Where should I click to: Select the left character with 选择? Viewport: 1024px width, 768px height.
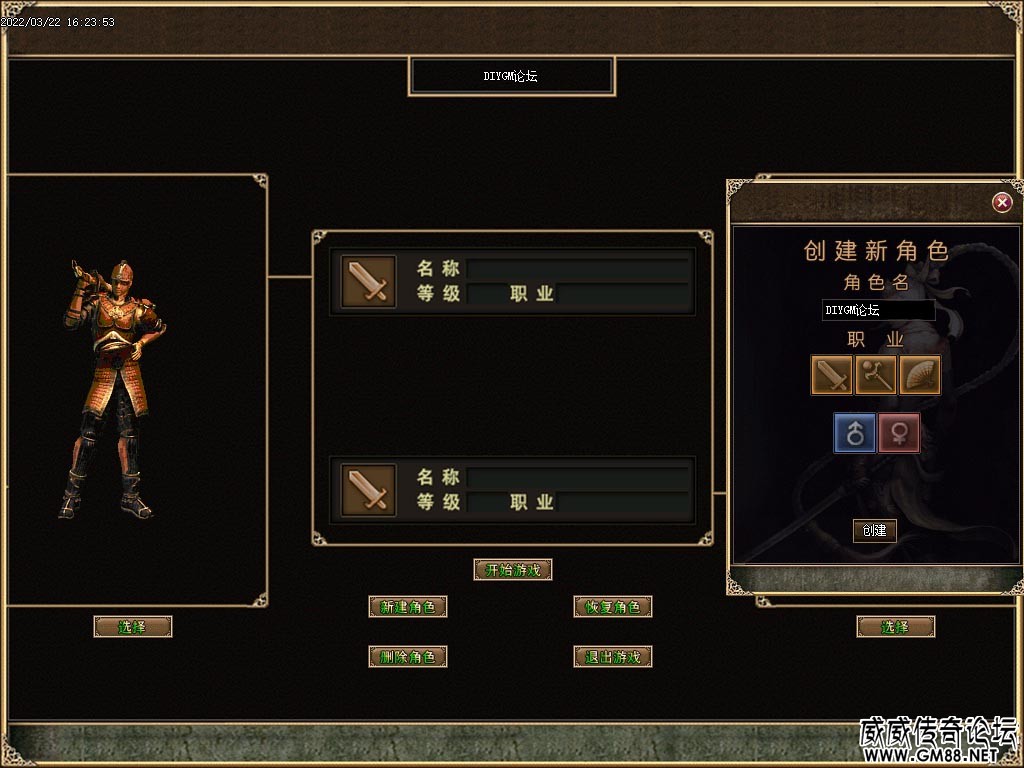(x=133, y=627)
